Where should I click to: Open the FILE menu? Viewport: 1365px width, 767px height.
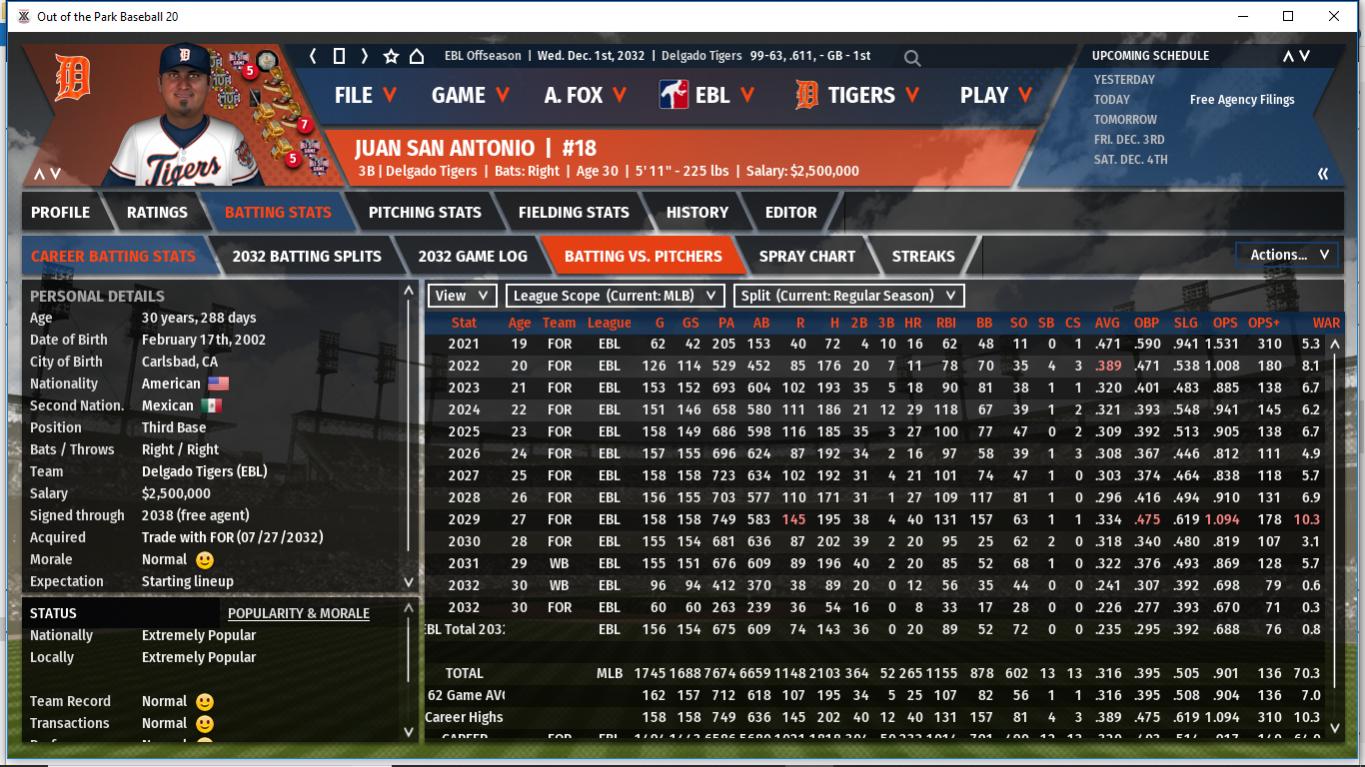pyautogui.click(x=365, y=95)
